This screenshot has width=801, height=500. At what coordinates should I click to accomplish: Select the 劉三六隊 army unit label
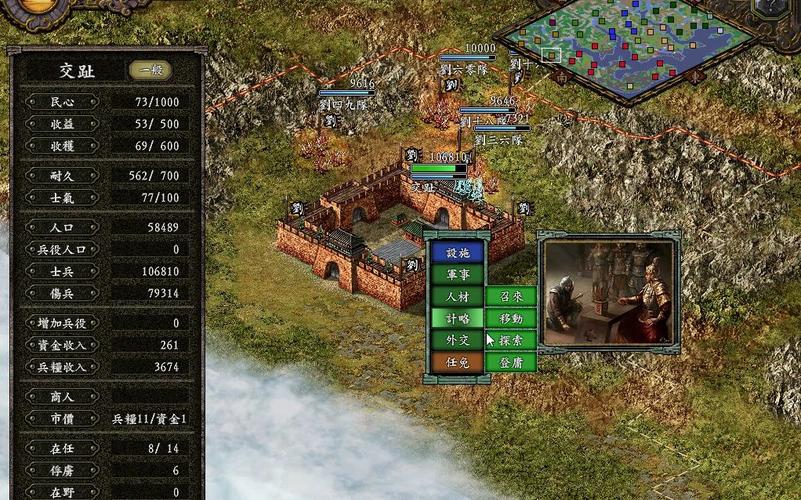pos(500,141)
